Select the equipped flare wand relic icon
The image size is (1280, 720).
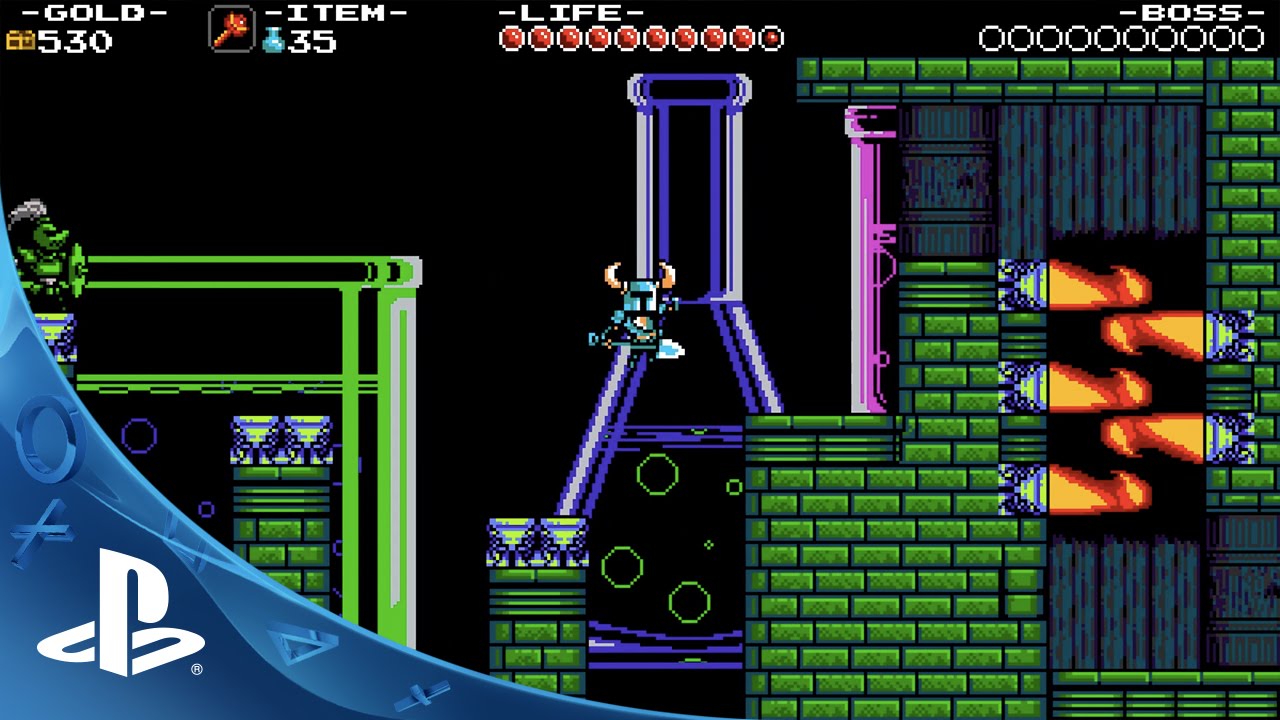231,29
